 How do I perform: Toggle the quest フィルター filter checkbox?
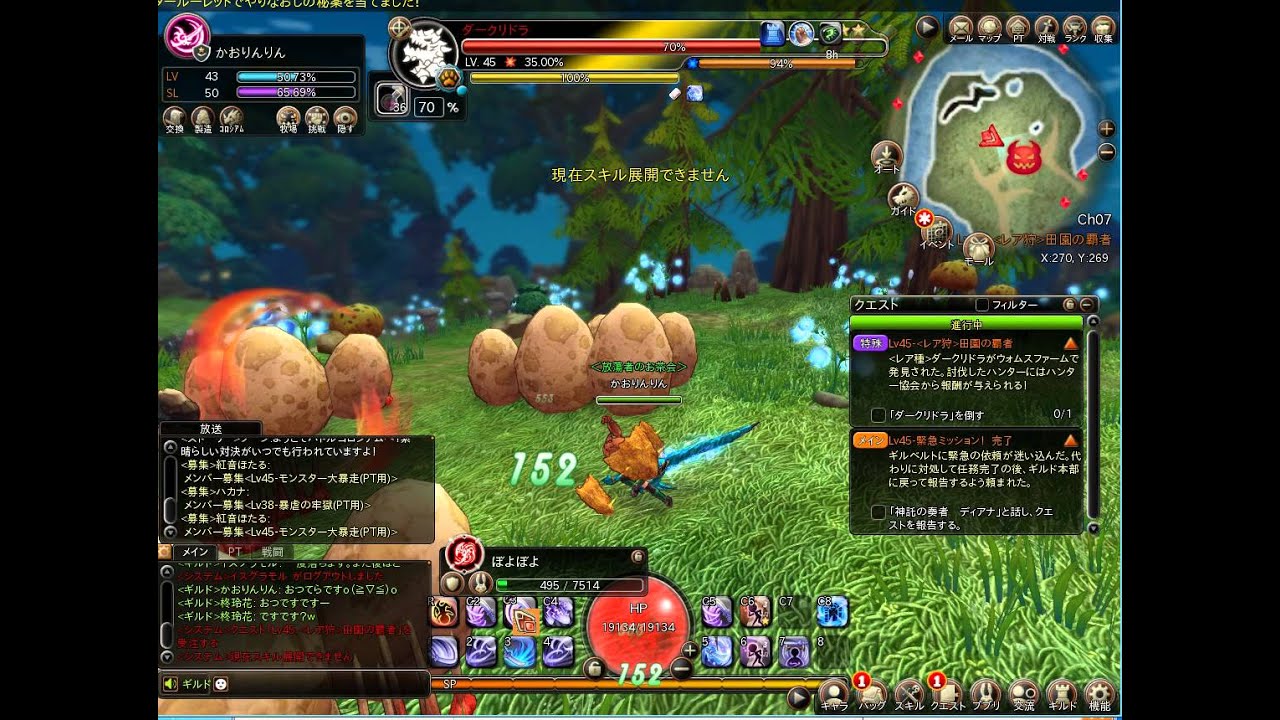click(x=982, y=304)
